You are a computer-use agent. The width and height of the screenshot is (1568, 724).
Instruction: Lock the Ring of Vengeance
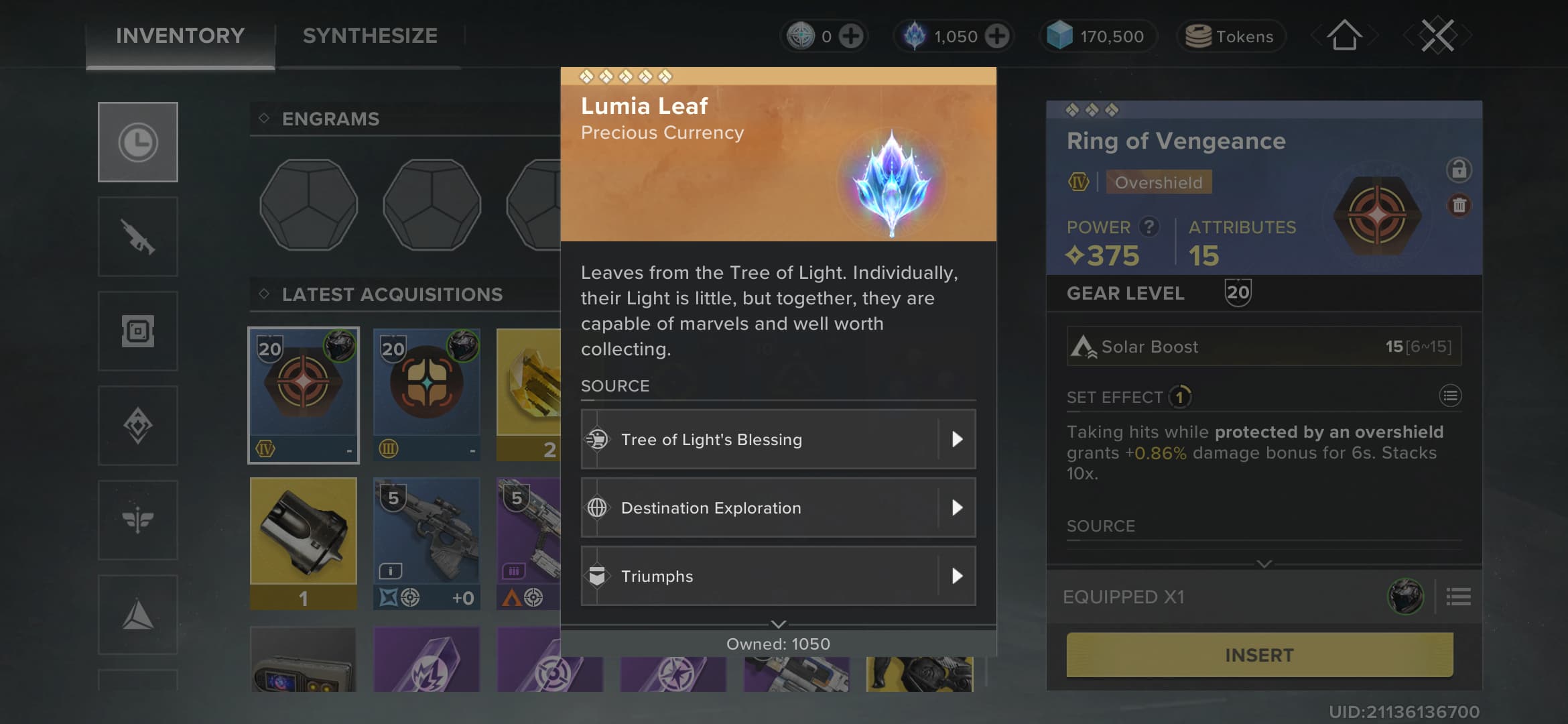(x=1459, y=170)
